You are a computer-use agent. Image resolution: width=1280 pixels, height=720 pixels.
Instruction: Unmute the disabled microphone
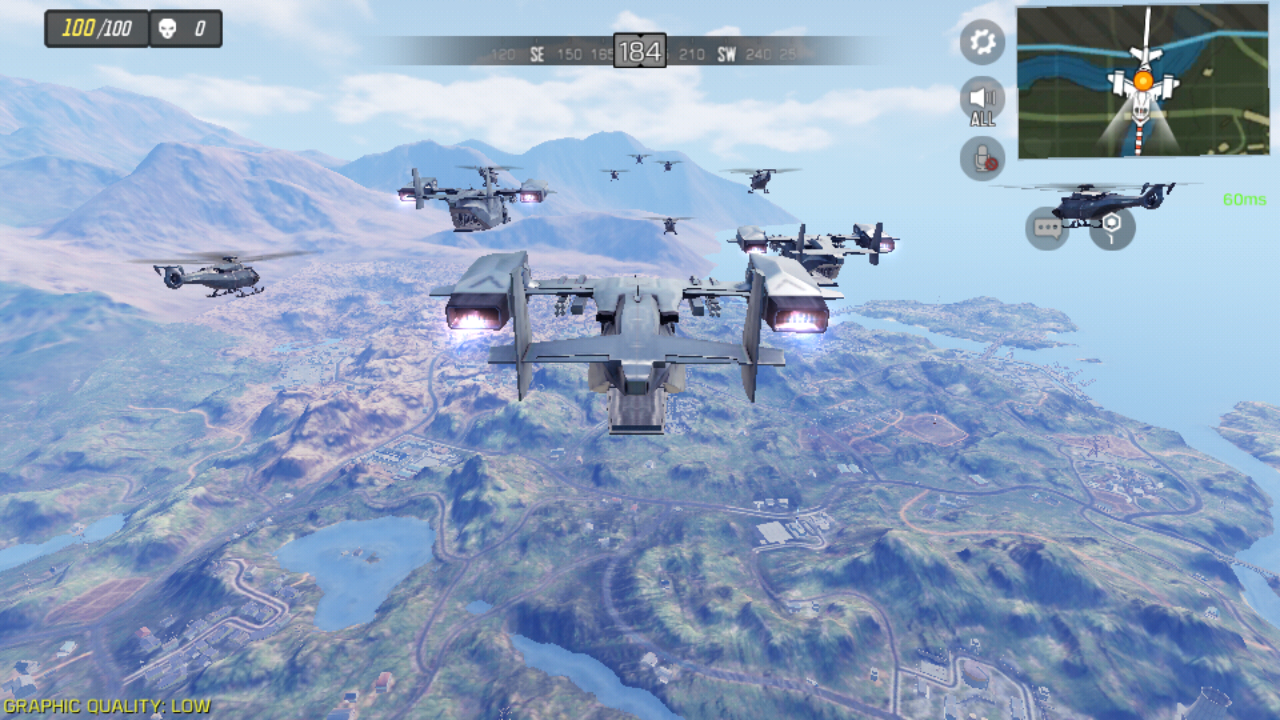coord(982,158)
